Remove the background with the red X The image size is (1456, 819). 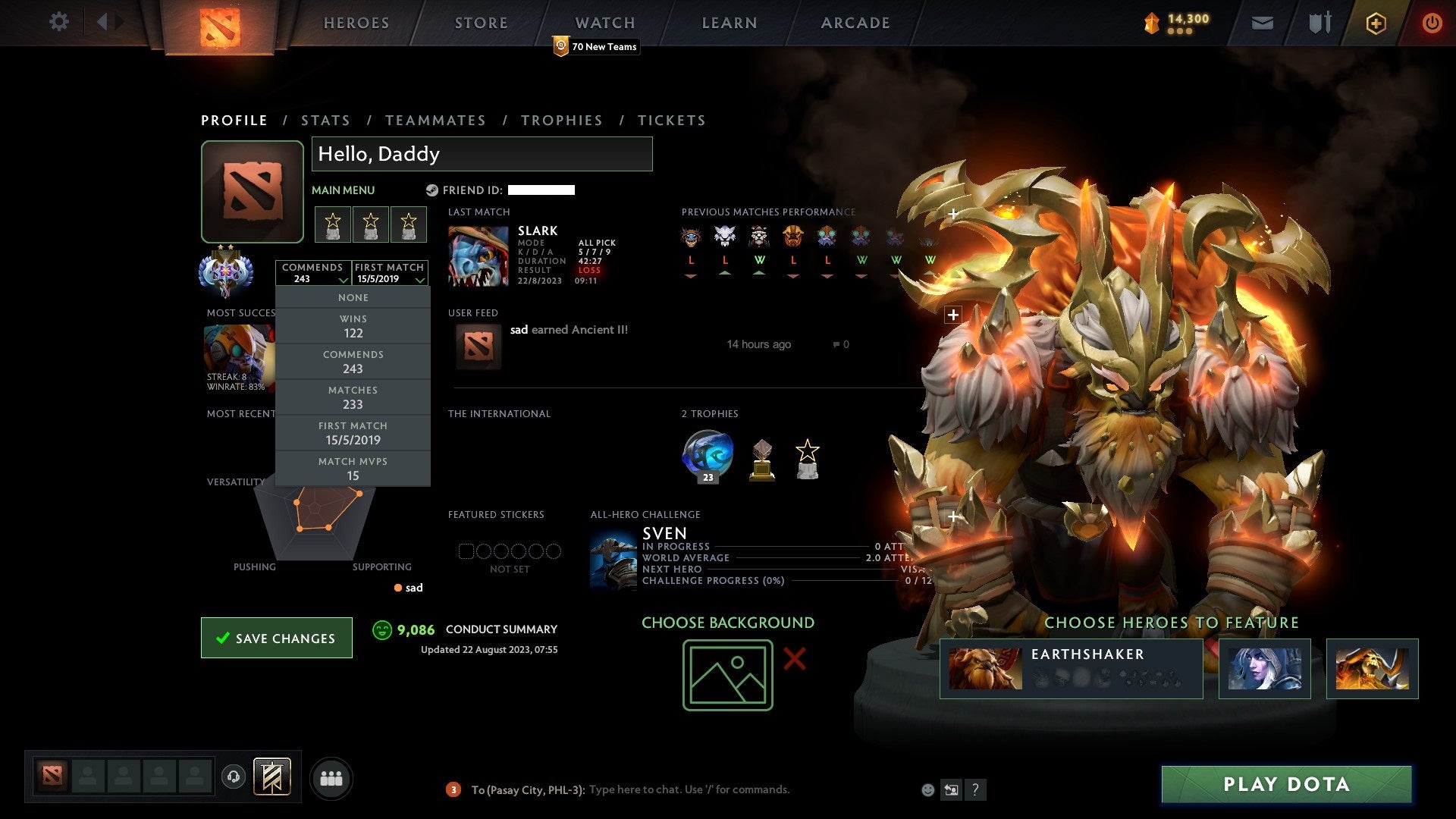(x=794, y=658)
